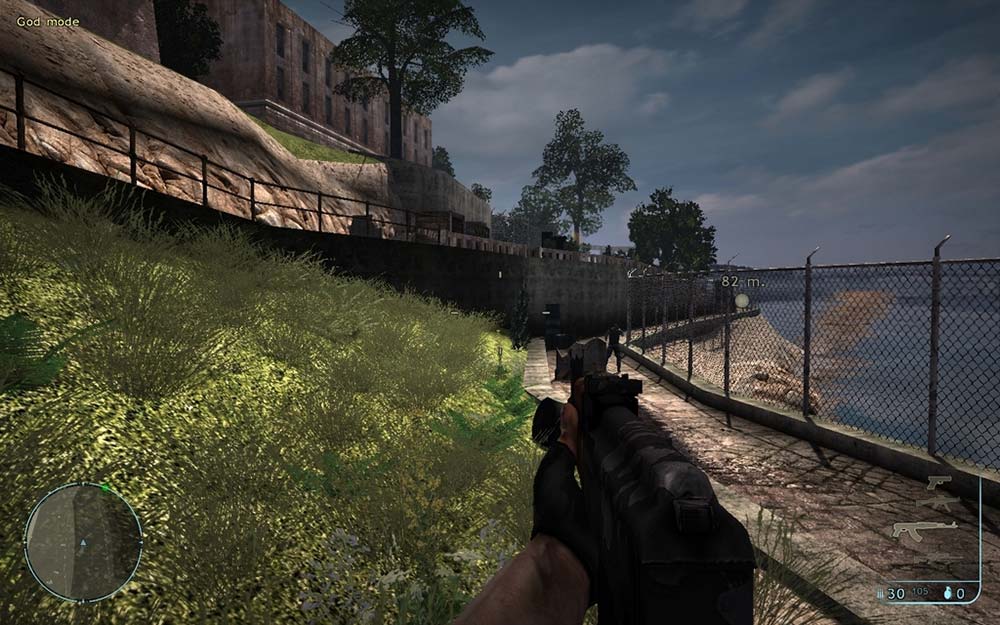Click the circular minimap radar
1000x625 pixels.
pyautogui.click(x=83, y=543)
